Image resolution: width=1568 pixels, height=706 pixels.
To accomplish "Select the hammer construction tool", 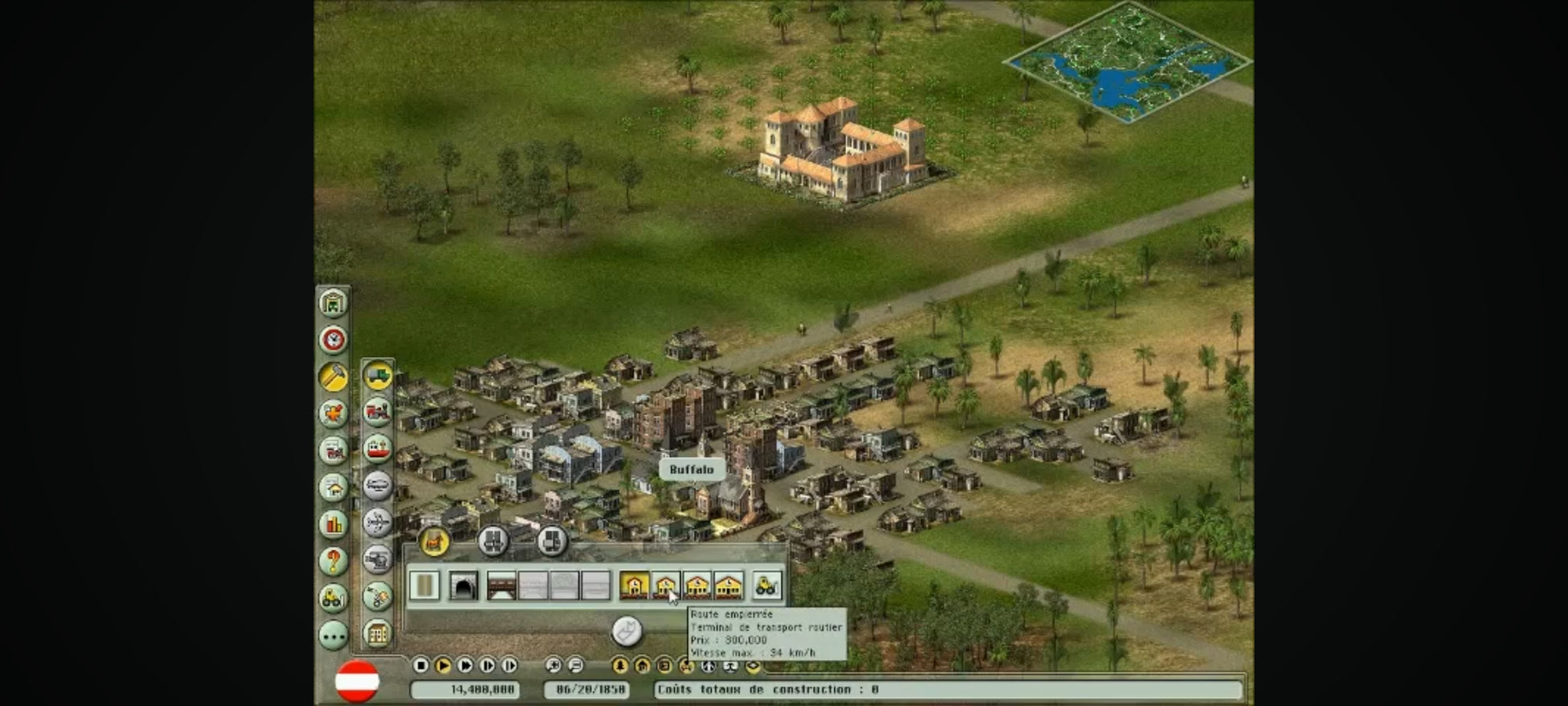I will click(333, 376).
